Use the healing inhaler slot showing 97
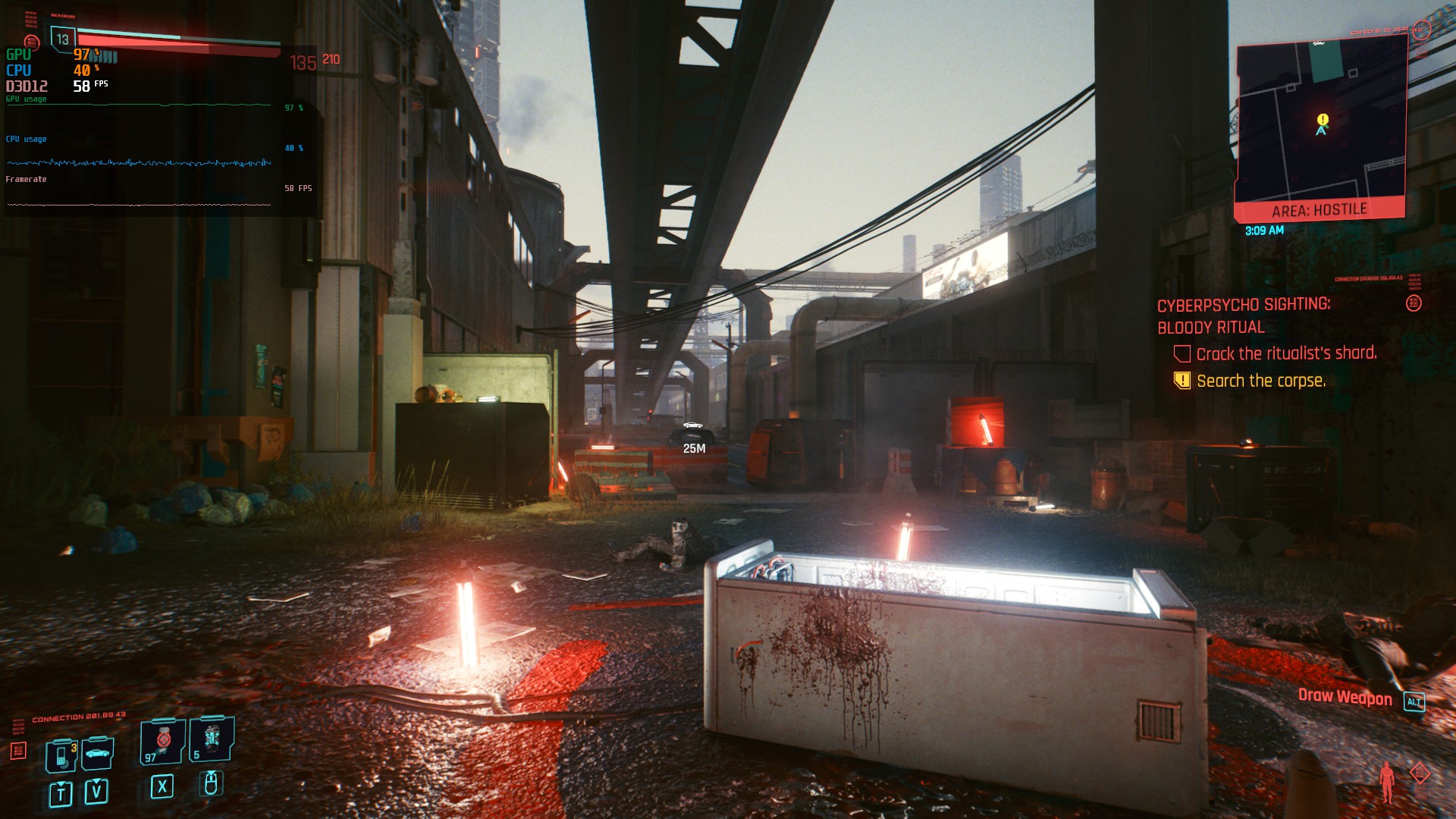This screenshot has width=1456, height=819. [x=162, y=741]
